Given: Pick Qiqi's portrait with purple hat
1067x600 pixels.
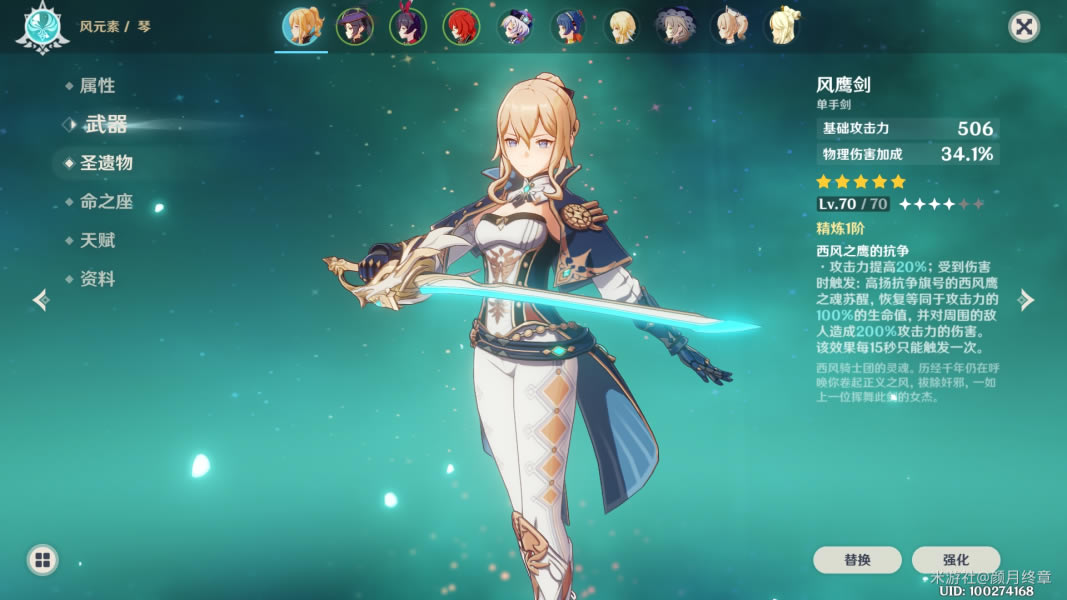Looking at the screenshot, I should click(516, 27).
